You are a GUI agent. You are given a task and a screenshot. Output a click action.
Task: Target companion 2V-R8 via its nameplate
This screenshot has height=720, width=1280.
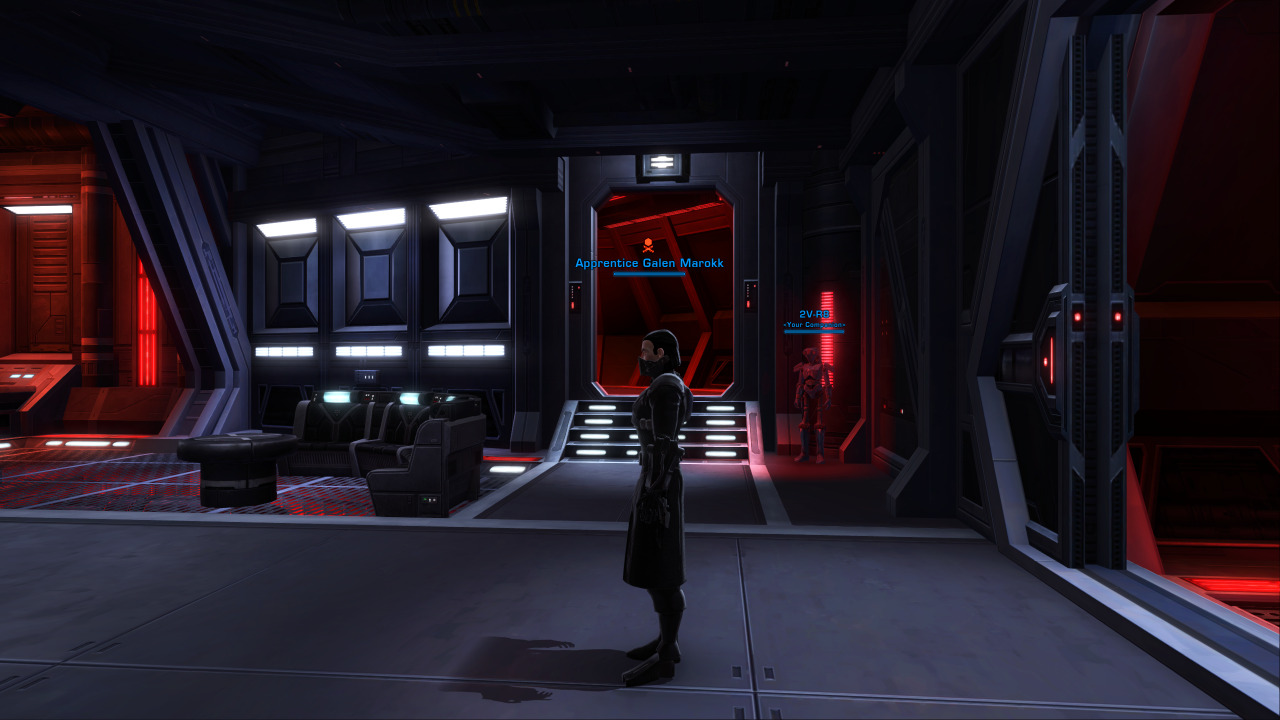(x=814, y=315)
